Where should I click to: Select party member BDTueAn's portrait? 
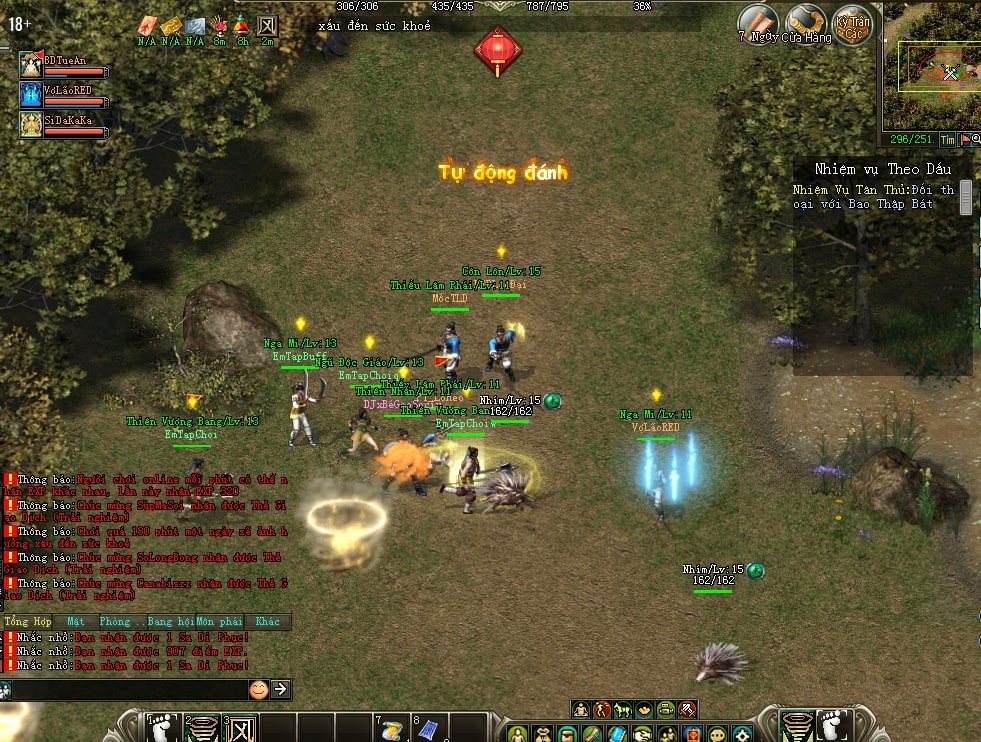(31, 66)
